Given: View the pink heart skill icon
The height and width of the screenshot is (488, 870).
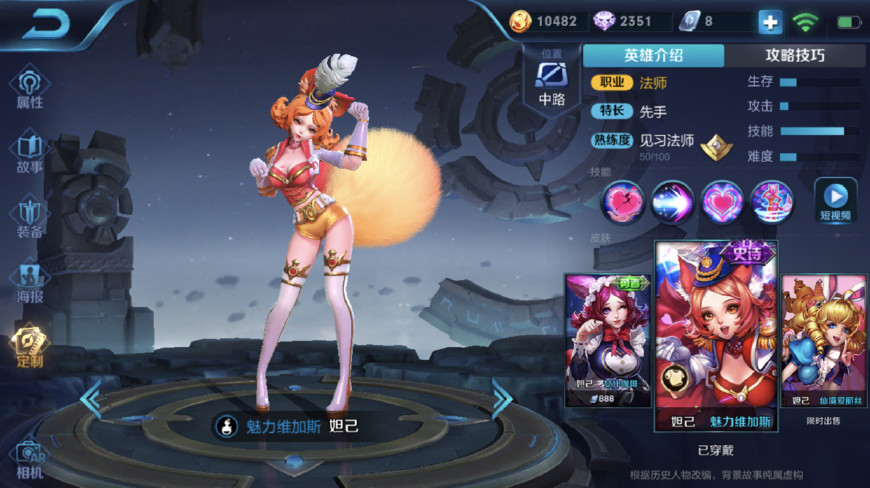Looking at the screenshot, I should click(x=722, y=201).
